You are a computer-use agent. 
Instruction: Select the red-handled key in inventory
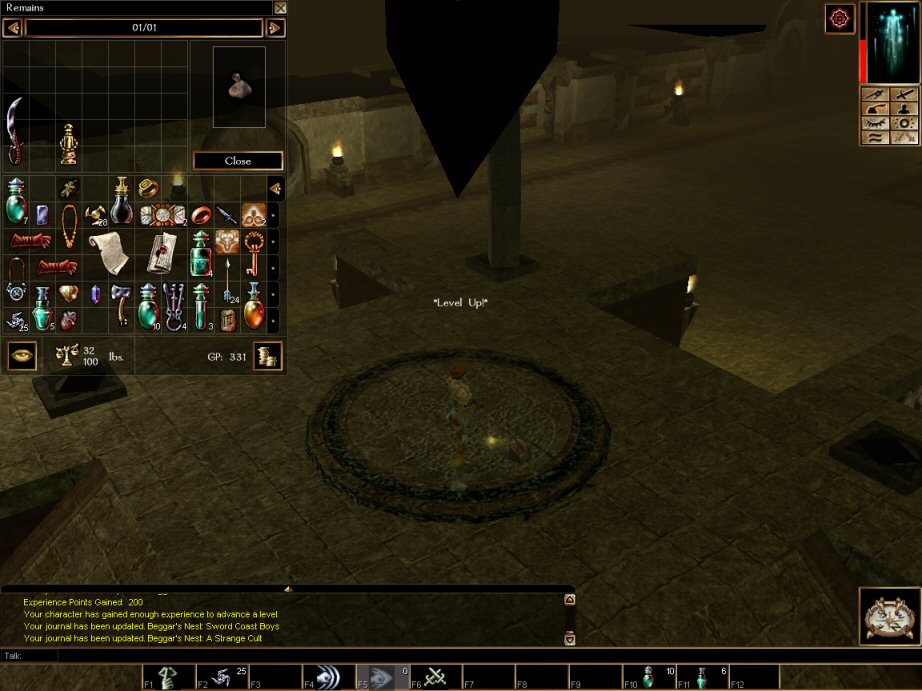[254, 245]
